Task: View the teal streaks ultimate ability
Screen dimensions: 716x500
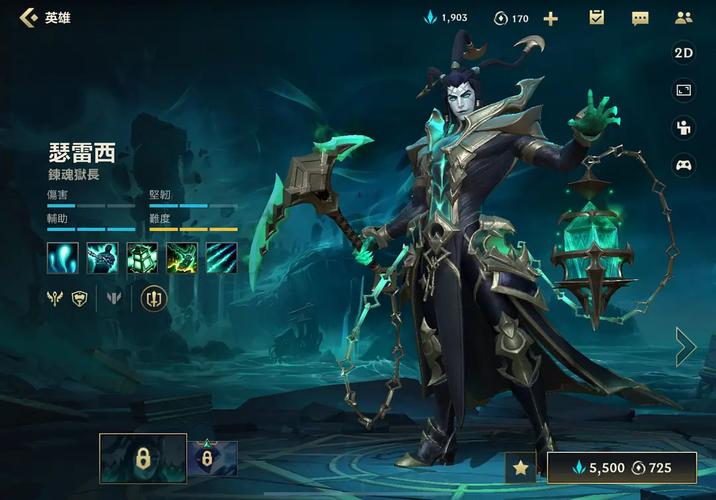Action: coord(221,257)
